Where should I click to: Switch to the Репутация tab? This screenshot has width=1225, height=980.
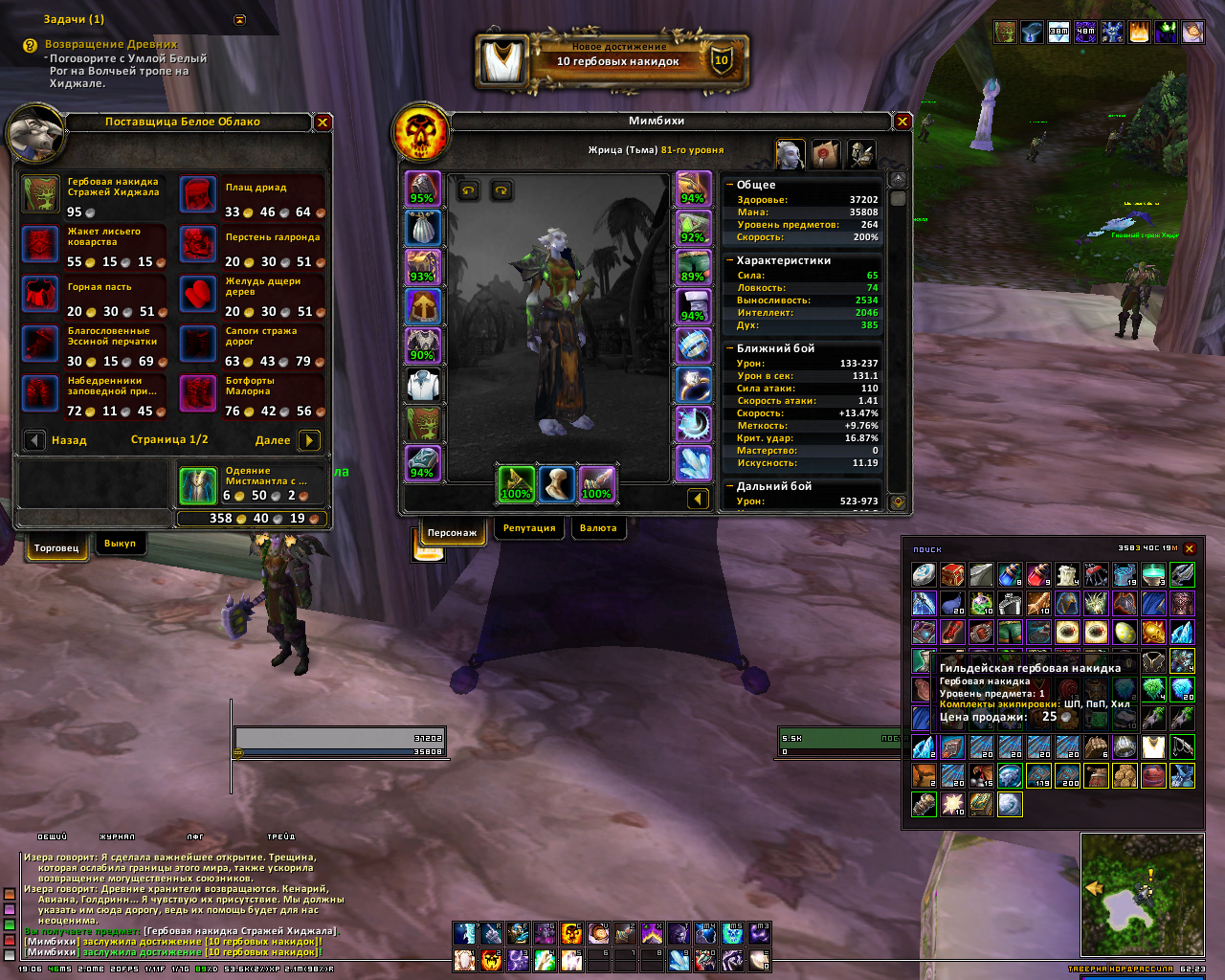[x=529, y=528]
